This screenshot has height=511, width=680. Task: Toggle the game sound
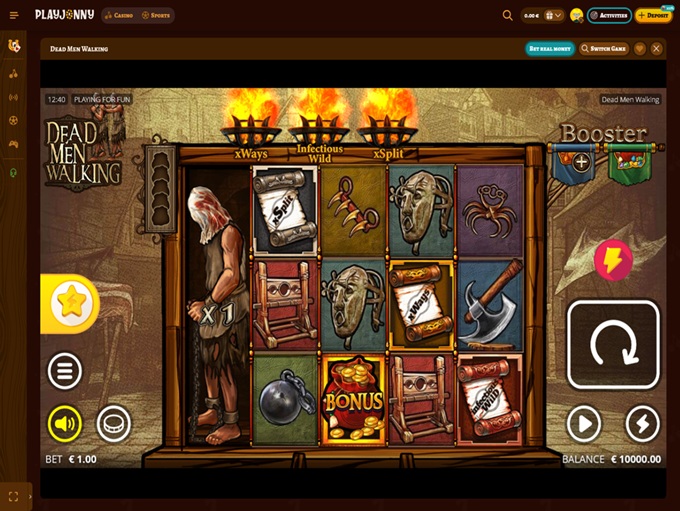(65, 424)
